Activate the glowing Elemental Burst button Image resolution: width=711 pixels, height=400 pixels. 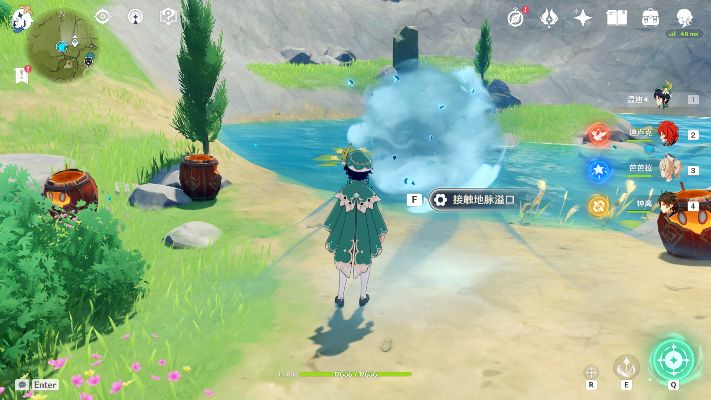click(x=671, y=359)
